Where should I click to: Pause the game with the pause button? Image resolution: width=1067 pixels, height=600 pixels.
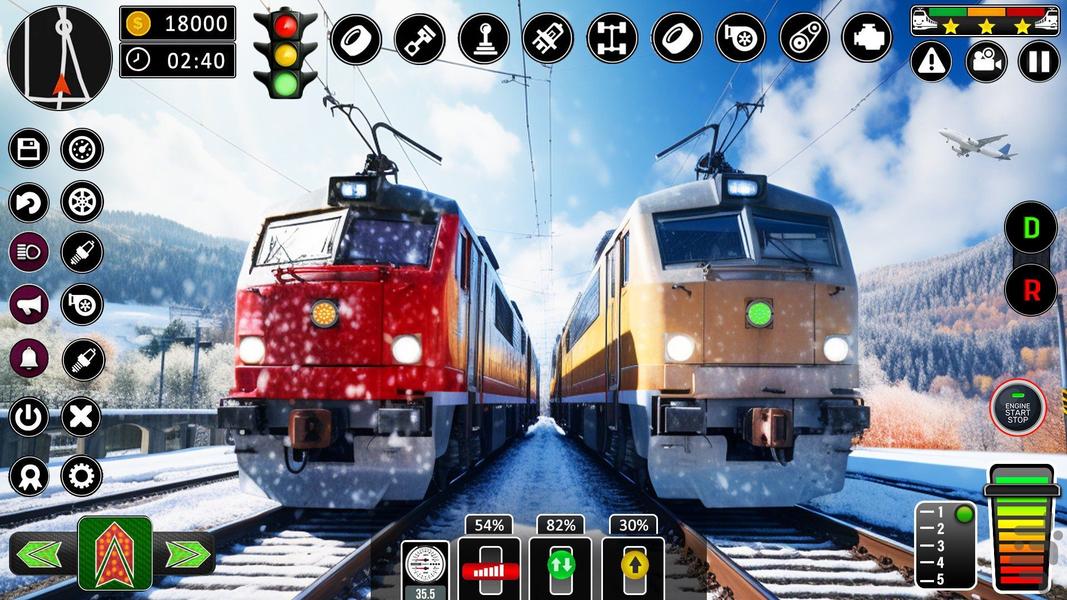pyautogui.click(x=1038, y=62)
